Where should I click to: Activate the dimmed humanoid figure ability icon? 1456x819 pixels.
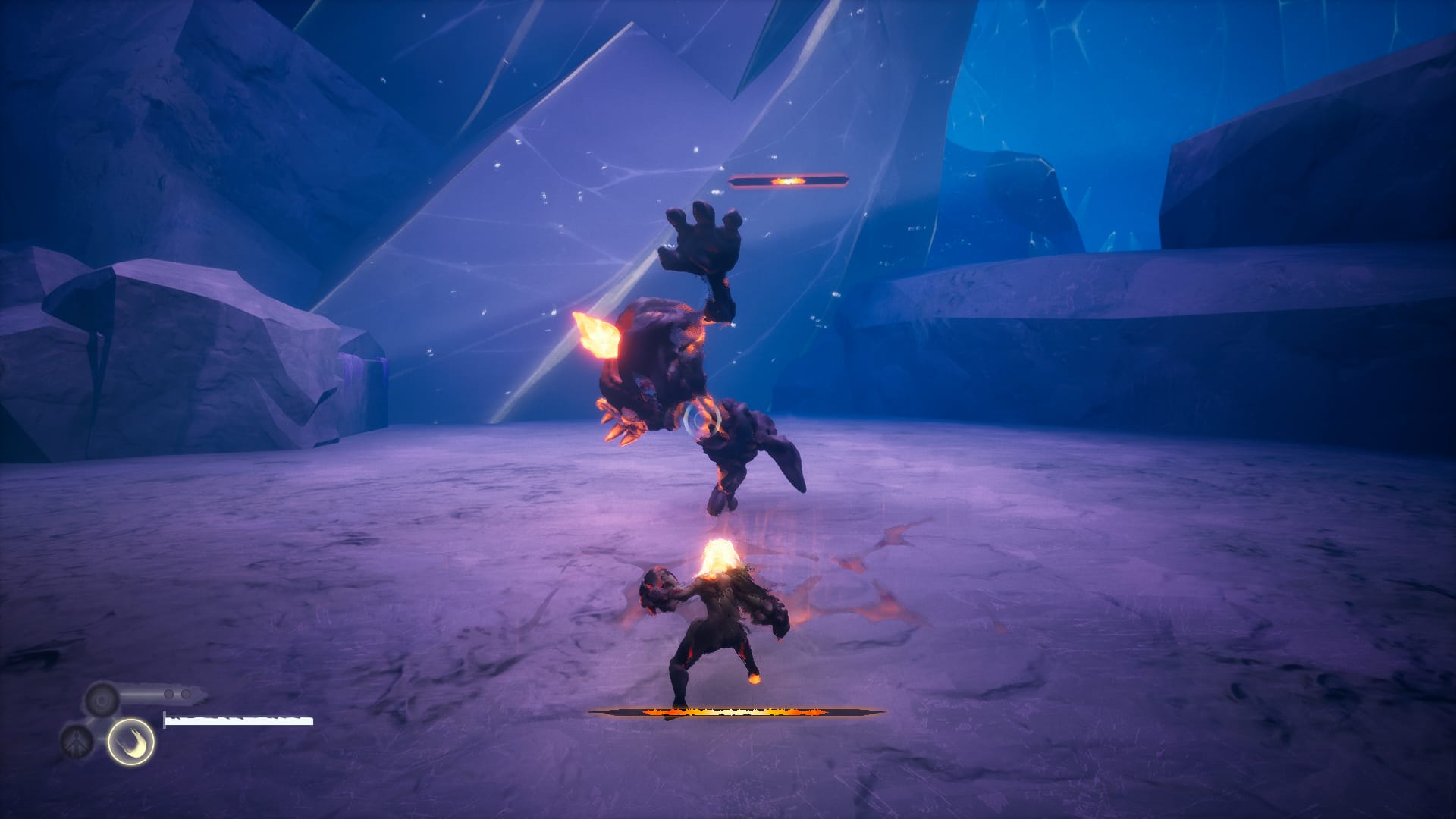(77, 741)
